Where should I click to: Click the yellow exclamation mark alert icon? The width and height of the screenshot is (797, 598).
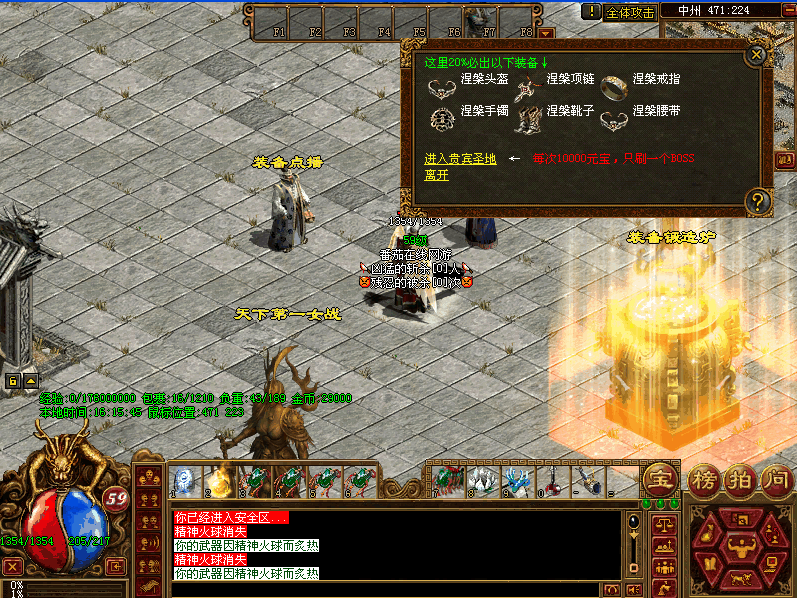pyautogui.click(x=592, y=12)
